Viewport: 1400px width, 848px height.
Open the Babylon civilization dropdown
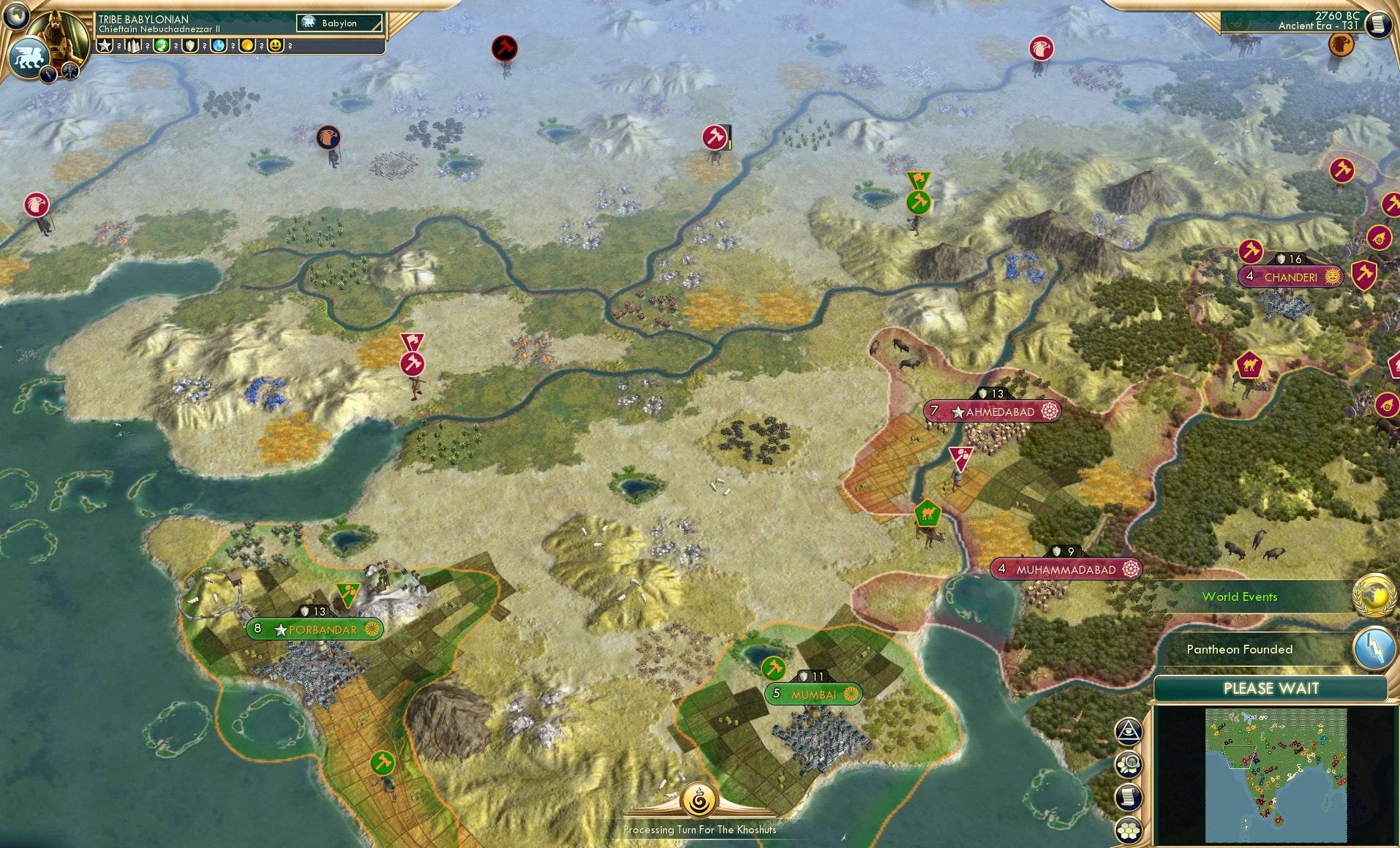click(x=340, y=23)
